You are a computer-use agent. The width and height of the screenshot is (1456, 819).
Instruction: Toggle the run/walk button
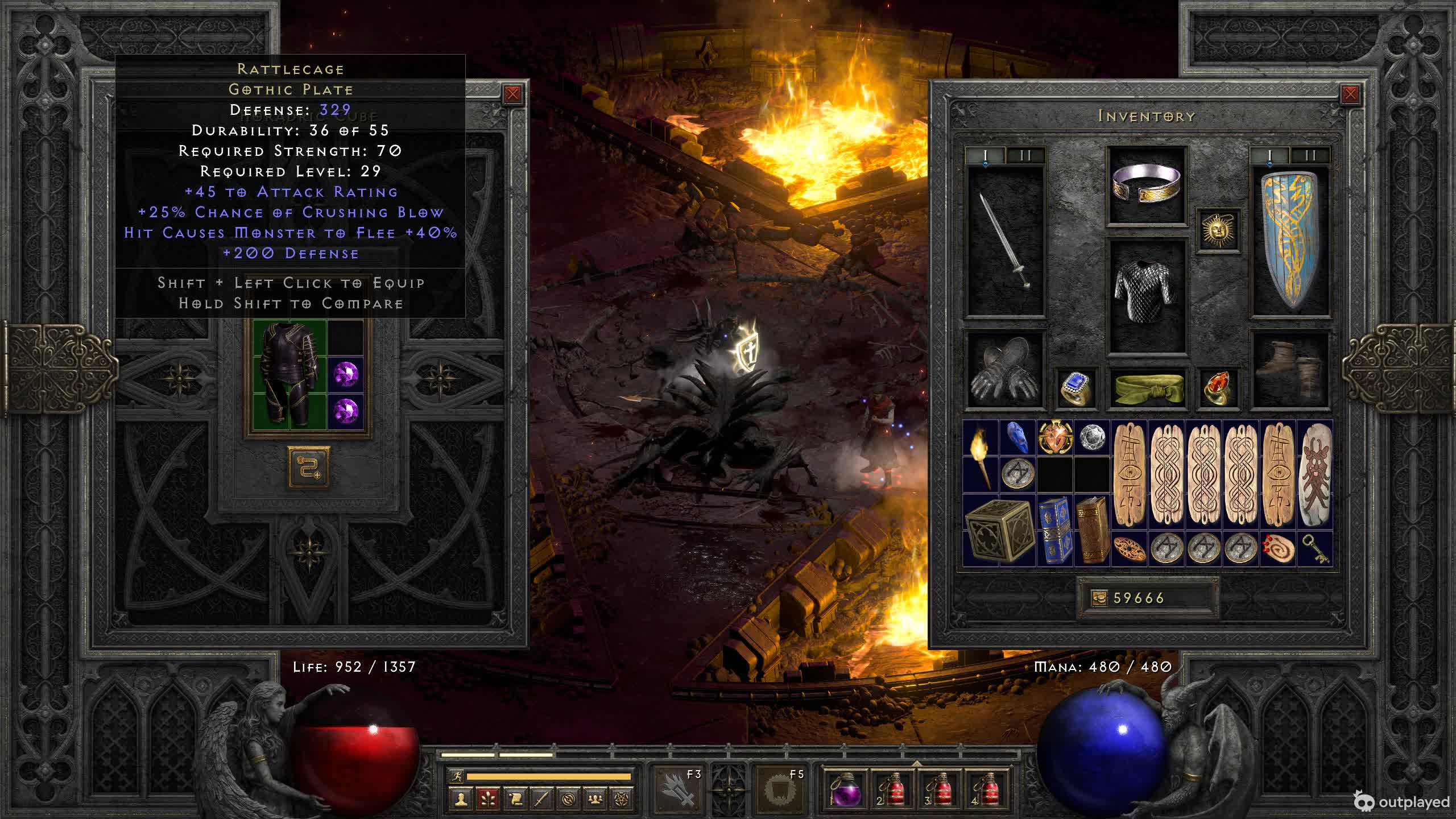[457, 776]
